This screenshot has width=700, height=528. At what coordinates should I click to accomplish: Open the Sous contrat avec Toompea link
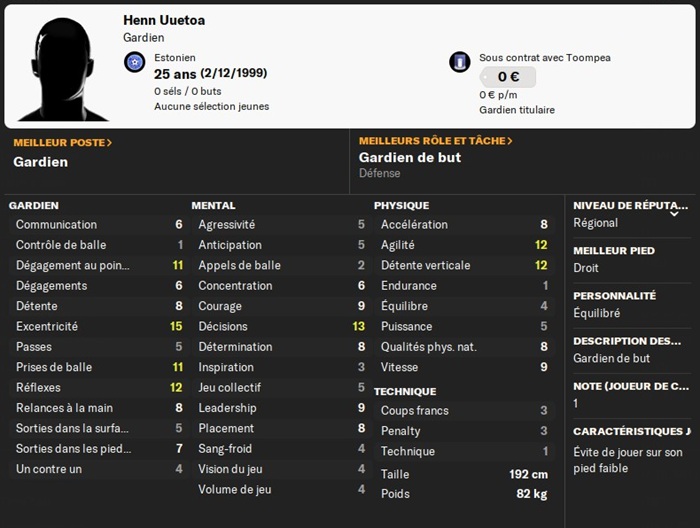pos(544,57)
